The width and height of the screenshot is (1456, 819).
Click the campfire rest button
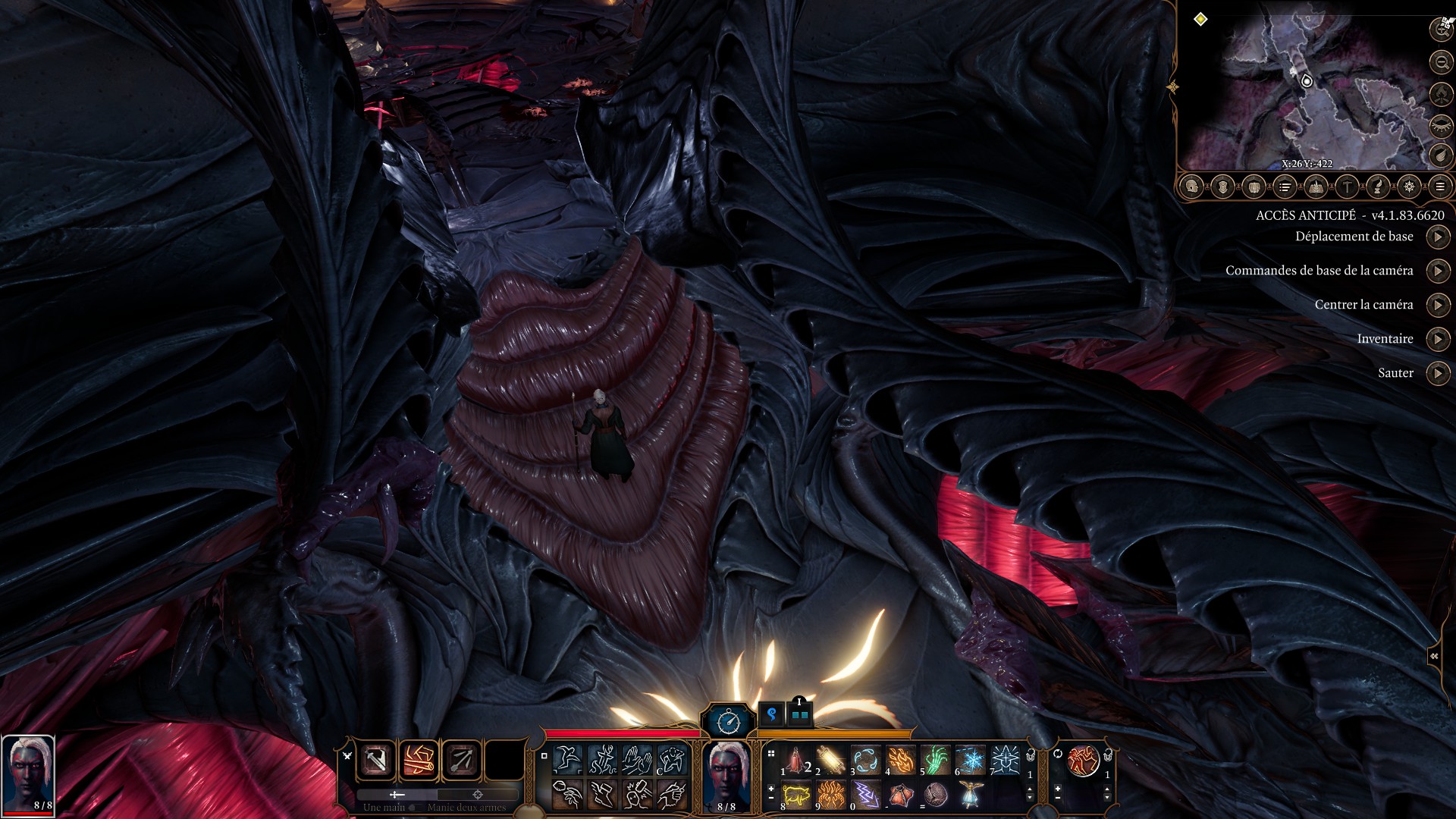[x=1440, y=93]
